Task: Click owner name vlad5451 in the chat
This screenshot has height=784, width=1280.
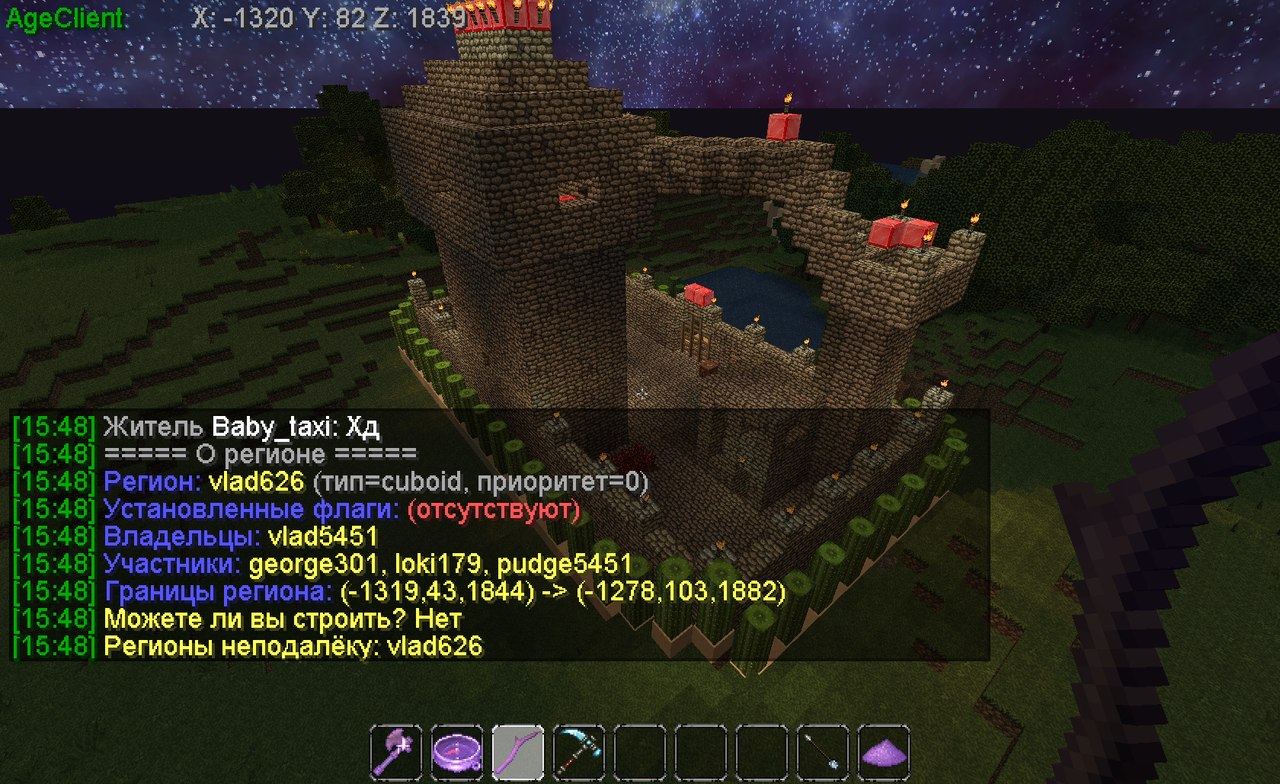Action: point(324,536)
